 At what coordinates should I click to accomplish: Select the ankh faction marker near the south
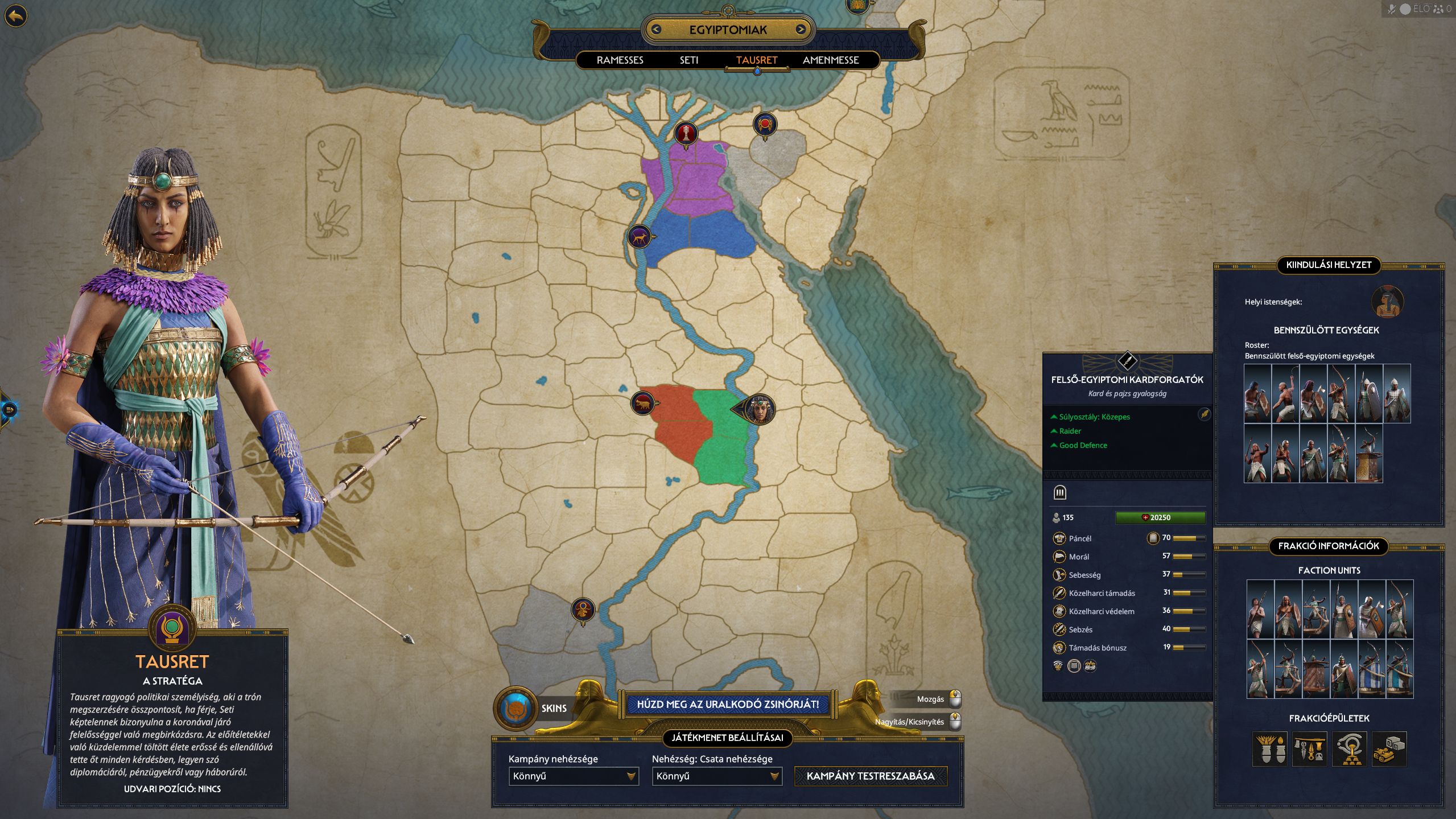click(x=583, y=610)
